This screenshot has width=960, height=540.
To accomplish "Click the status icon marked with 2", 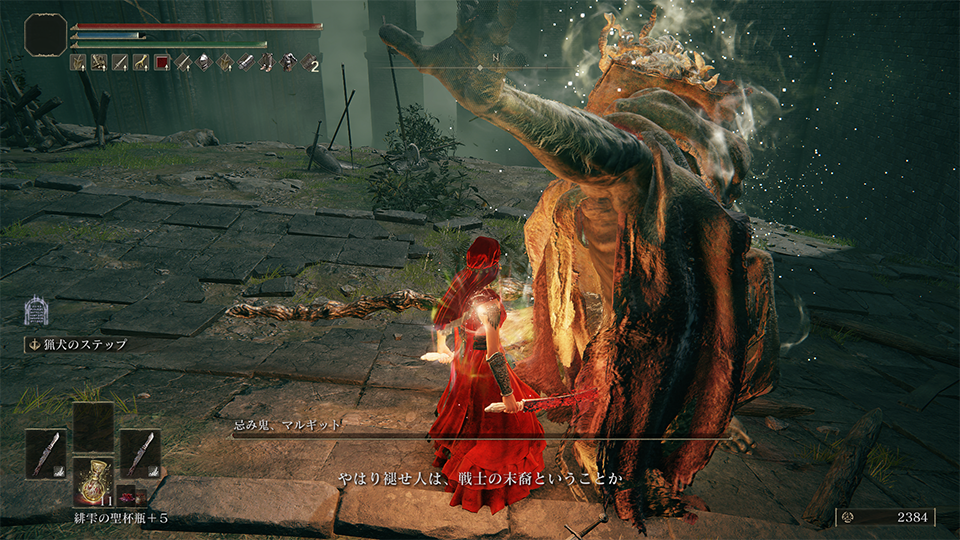I will tap(309, 63).
